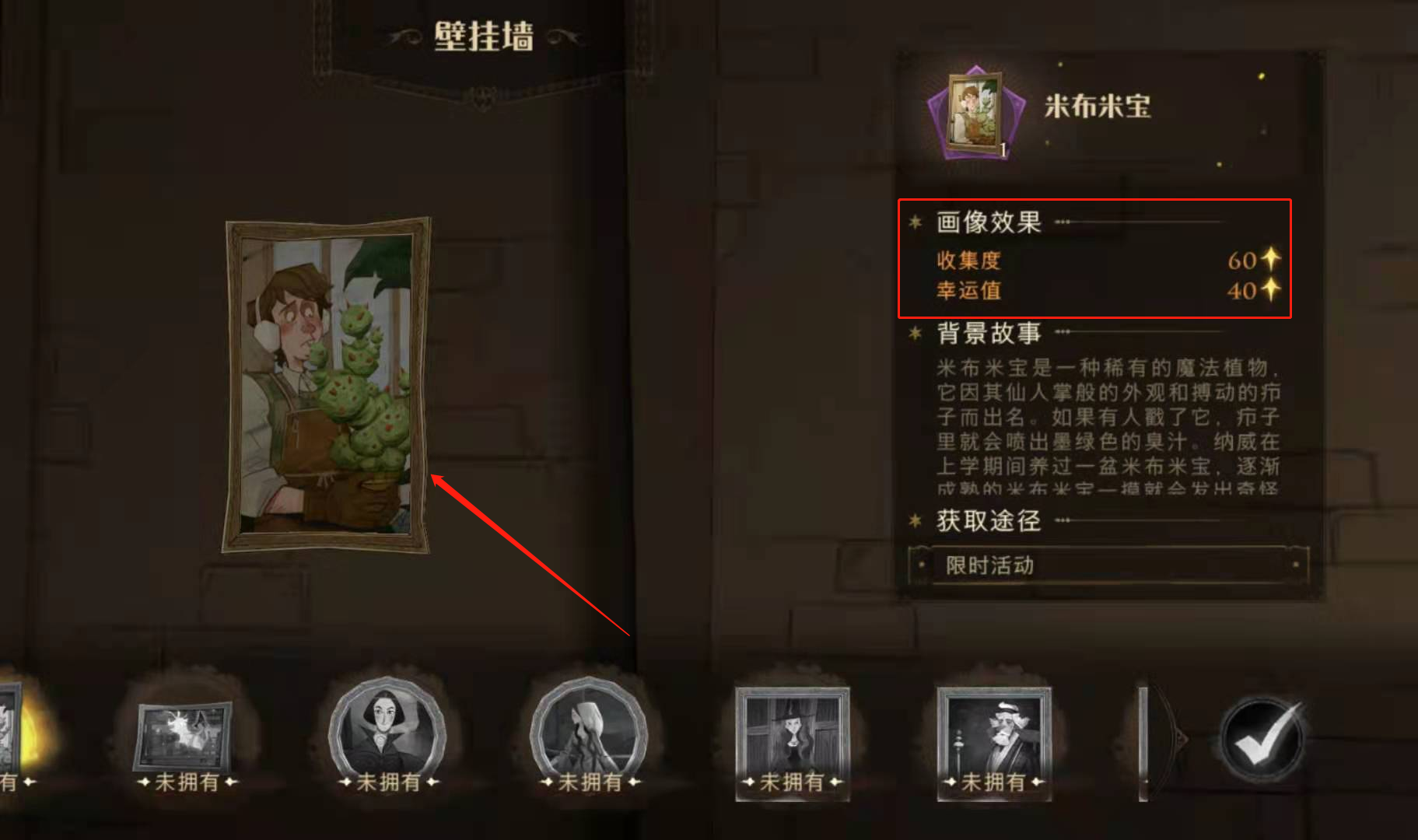
Task: Click the background story text area
Action: pos(1105,424)
